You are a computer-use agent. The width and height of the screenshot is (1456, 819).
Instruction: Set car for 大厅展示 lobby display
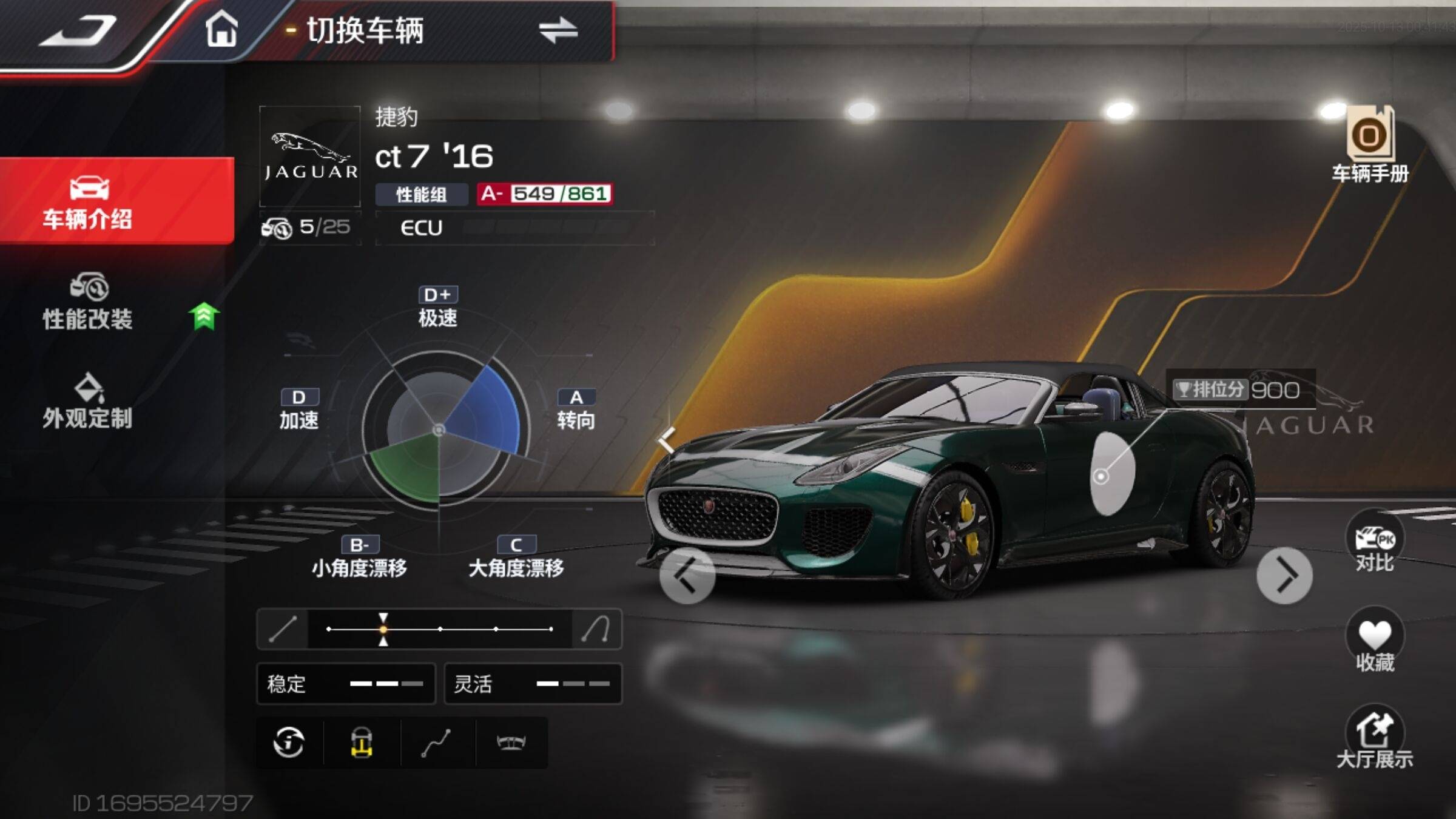click(x=1375, y=738)
